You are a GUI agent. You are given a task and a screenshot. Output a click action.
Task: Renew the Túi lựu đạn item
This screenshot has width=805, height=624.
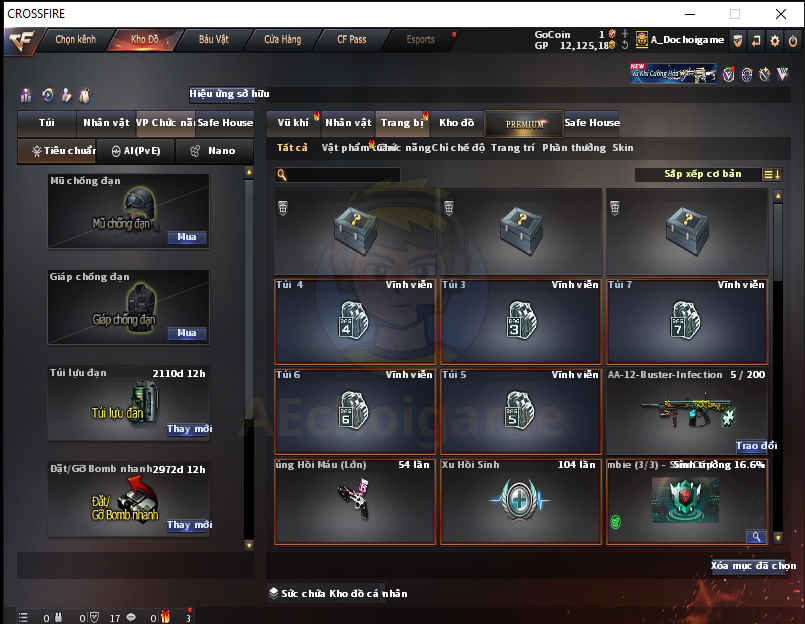point(189,429)
